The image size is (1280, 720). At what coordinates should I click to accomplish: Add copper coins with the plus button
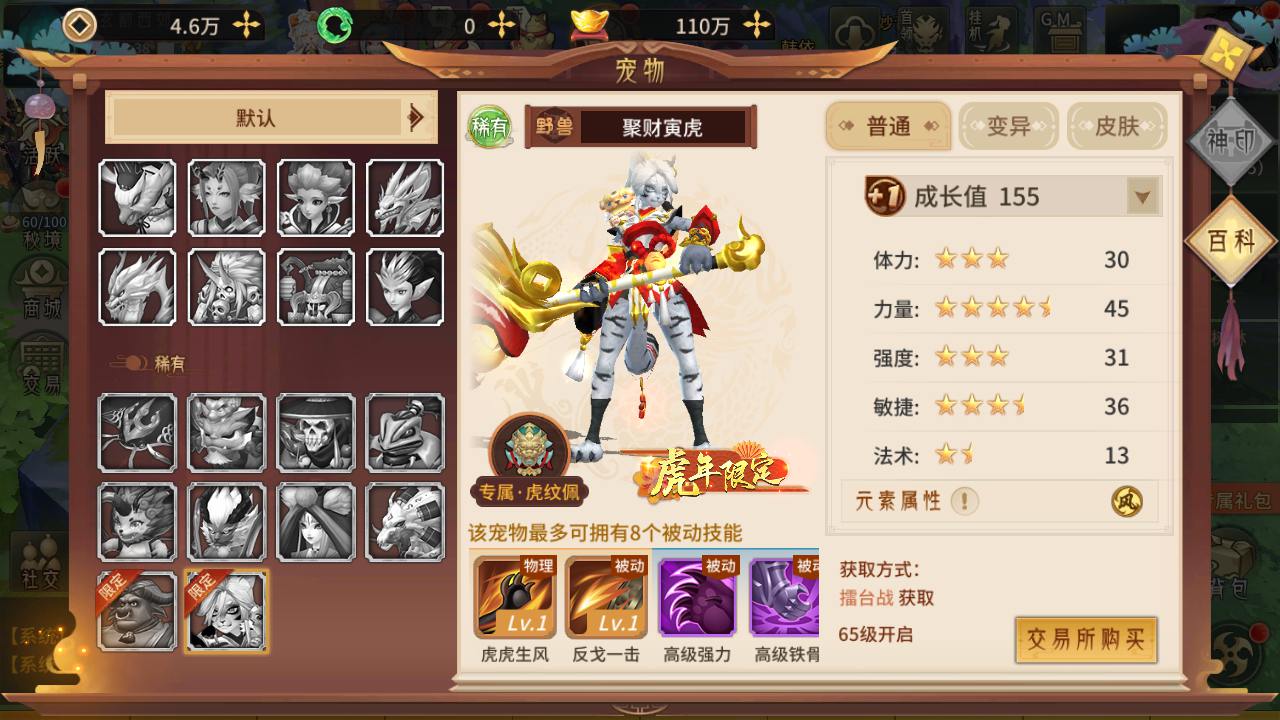[x=247, y=26]
